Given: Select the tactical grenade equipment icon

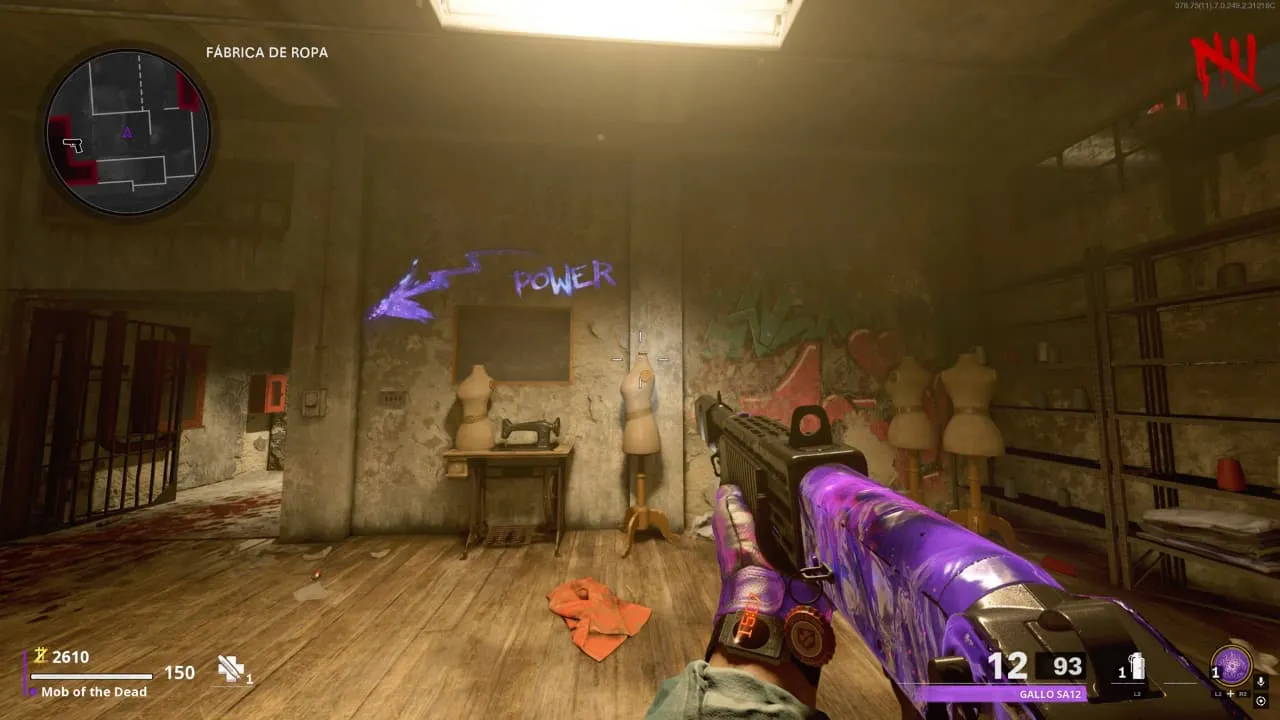Looking at the screenshot, I should coord(1137,667).
